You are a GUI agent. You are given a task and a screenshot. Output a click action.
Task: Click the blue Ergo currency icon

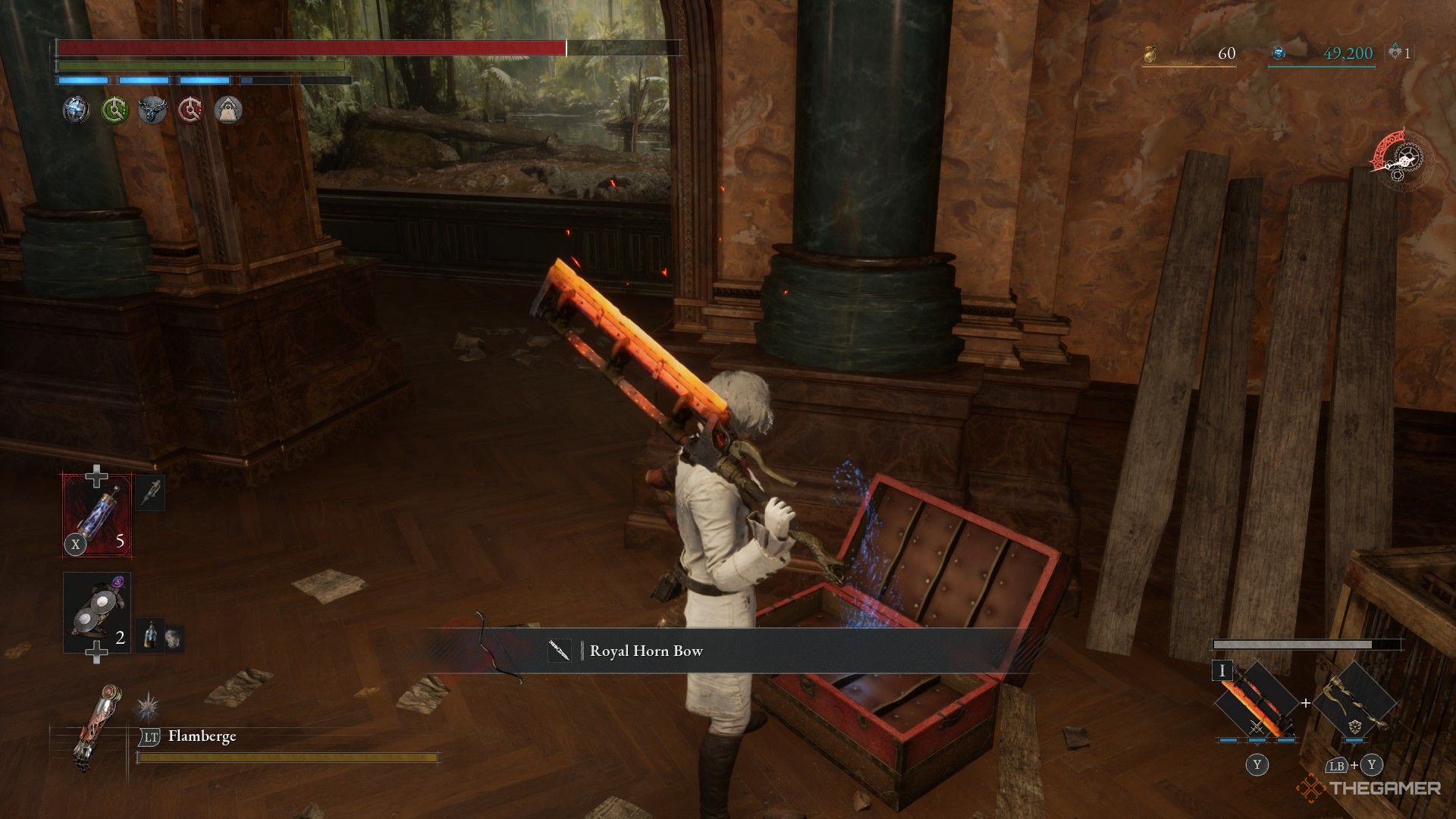click(1279, 53)
